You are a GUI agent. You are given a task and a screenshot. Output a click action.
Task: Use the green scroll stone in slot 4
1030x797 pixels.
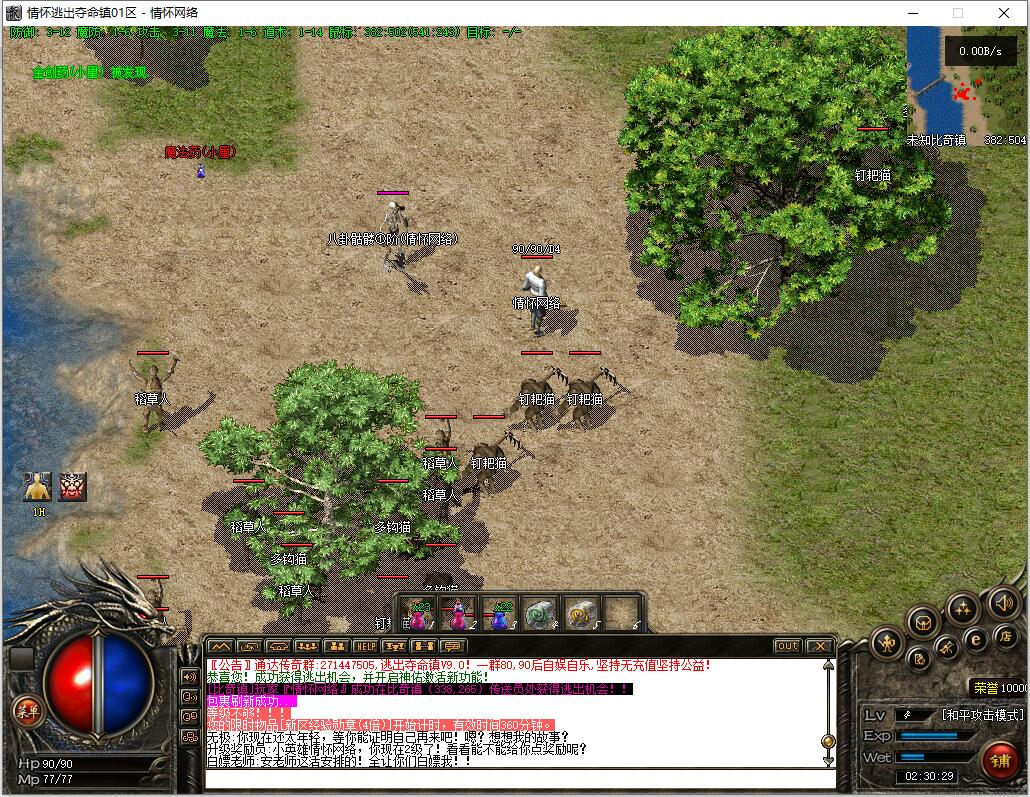coord(541,614)
